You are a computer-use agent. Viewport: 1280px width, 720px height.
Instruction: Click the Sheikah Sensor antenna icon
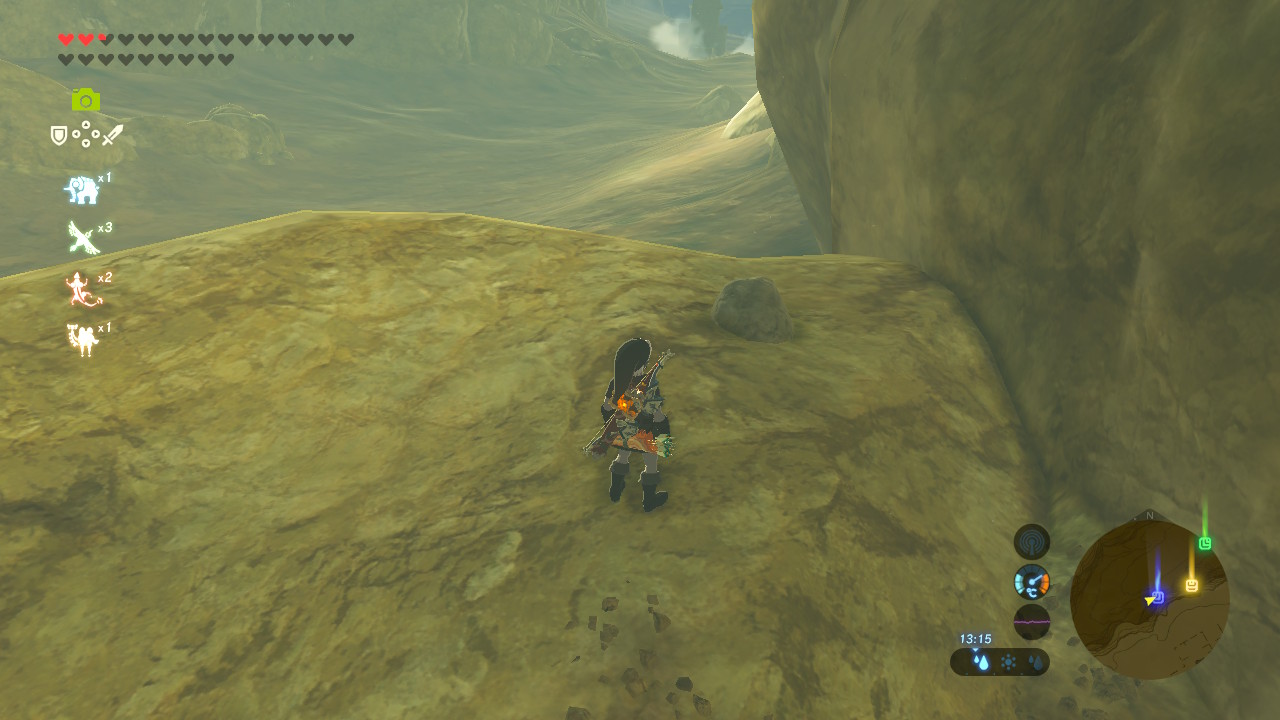click(1032, 542)
